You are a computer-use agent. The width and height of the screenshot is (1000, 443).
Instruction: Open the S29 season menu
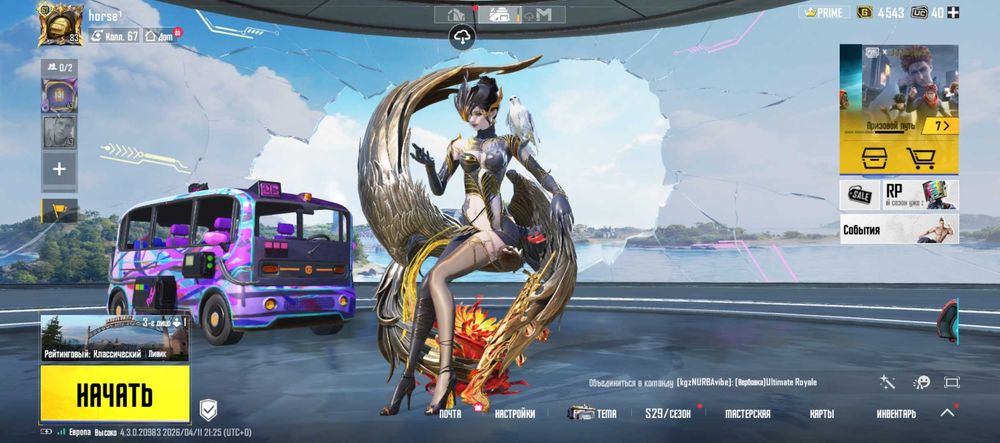click(x=668, y=414)
